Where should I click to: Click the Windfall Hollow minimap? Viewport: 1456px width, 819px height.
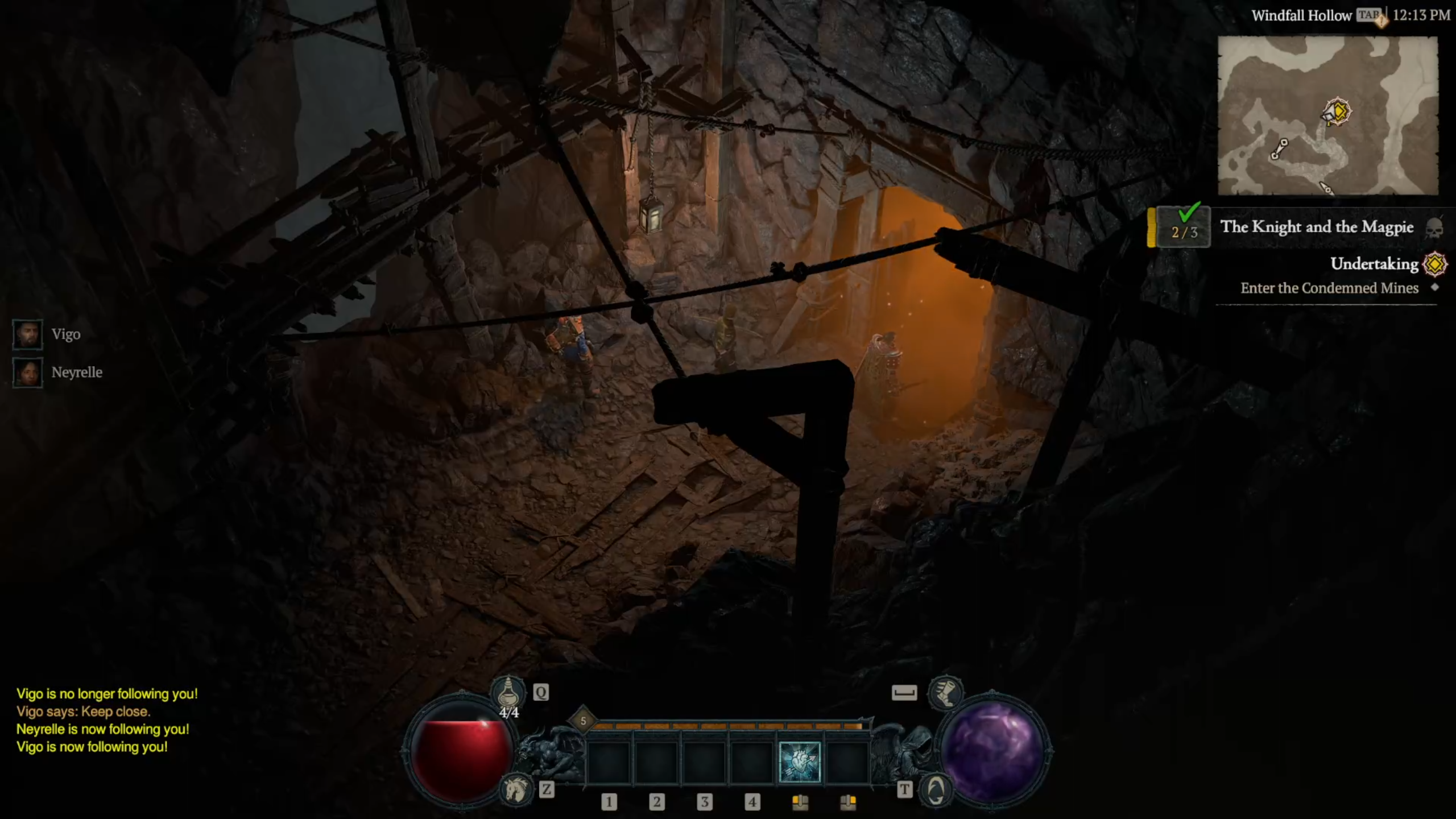pos(1327,115)
